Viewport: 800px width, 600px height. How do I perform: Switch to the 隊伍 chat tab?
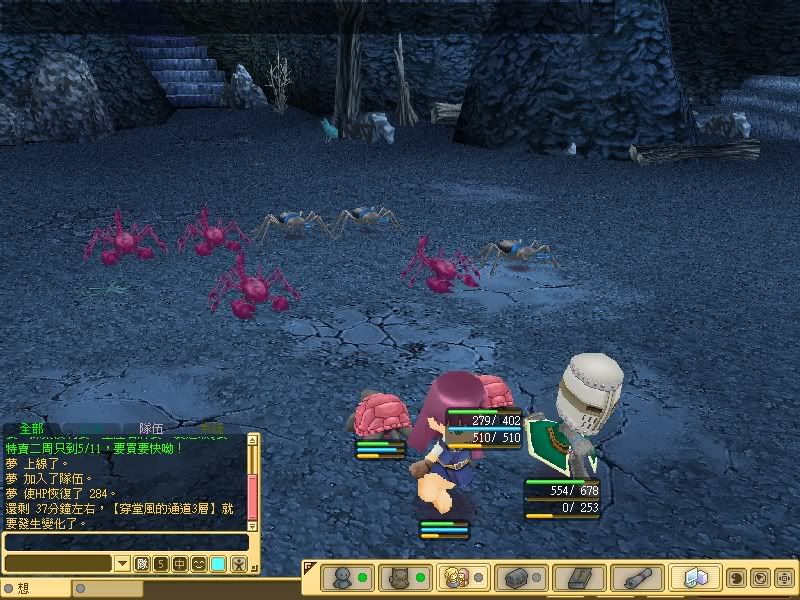(152, 428)
